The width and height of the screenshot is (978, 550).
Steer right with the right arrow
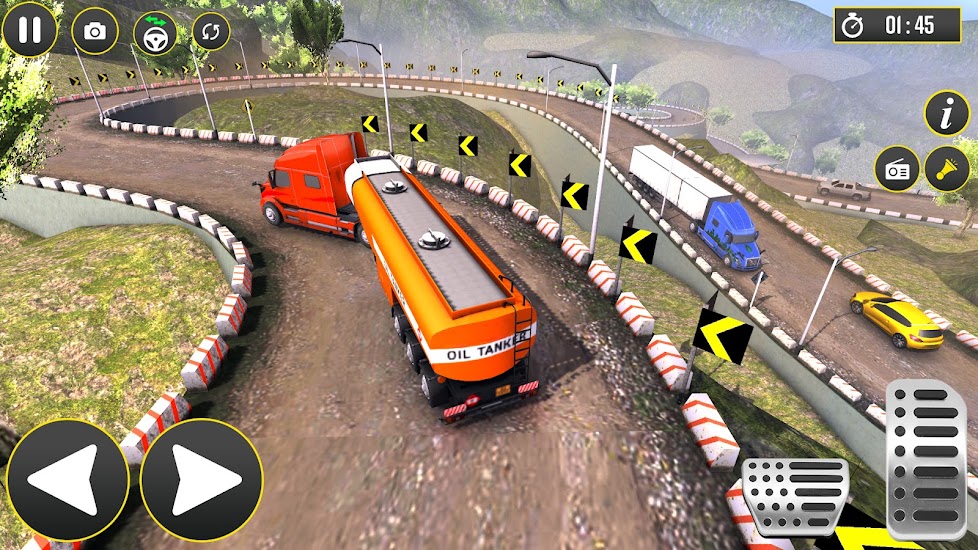201,479
